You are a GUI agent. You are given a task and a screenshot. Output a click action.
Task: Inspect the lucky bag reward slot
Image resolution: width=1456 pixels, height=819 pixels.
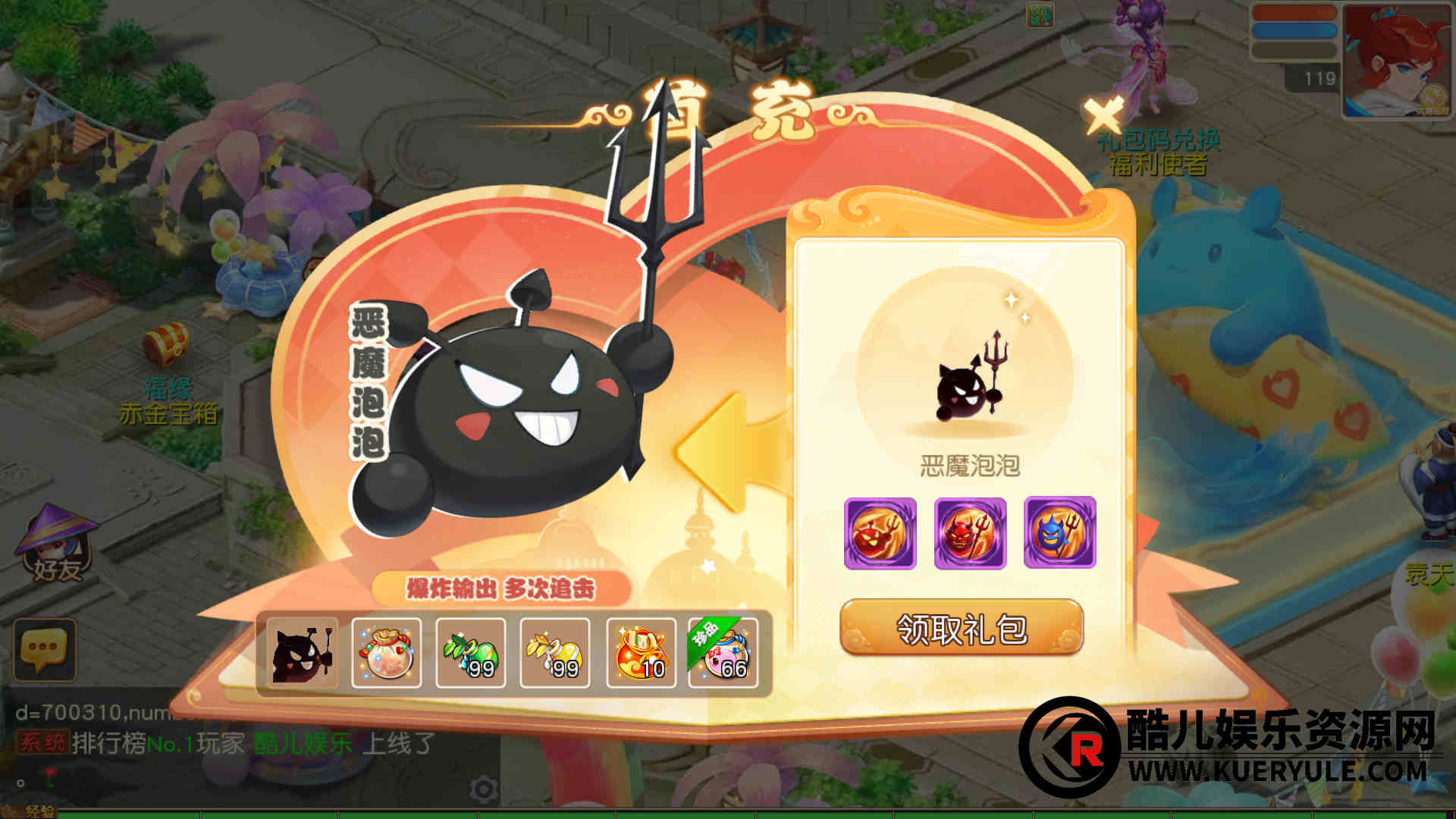pyautogui.click(x=387, y=653)
